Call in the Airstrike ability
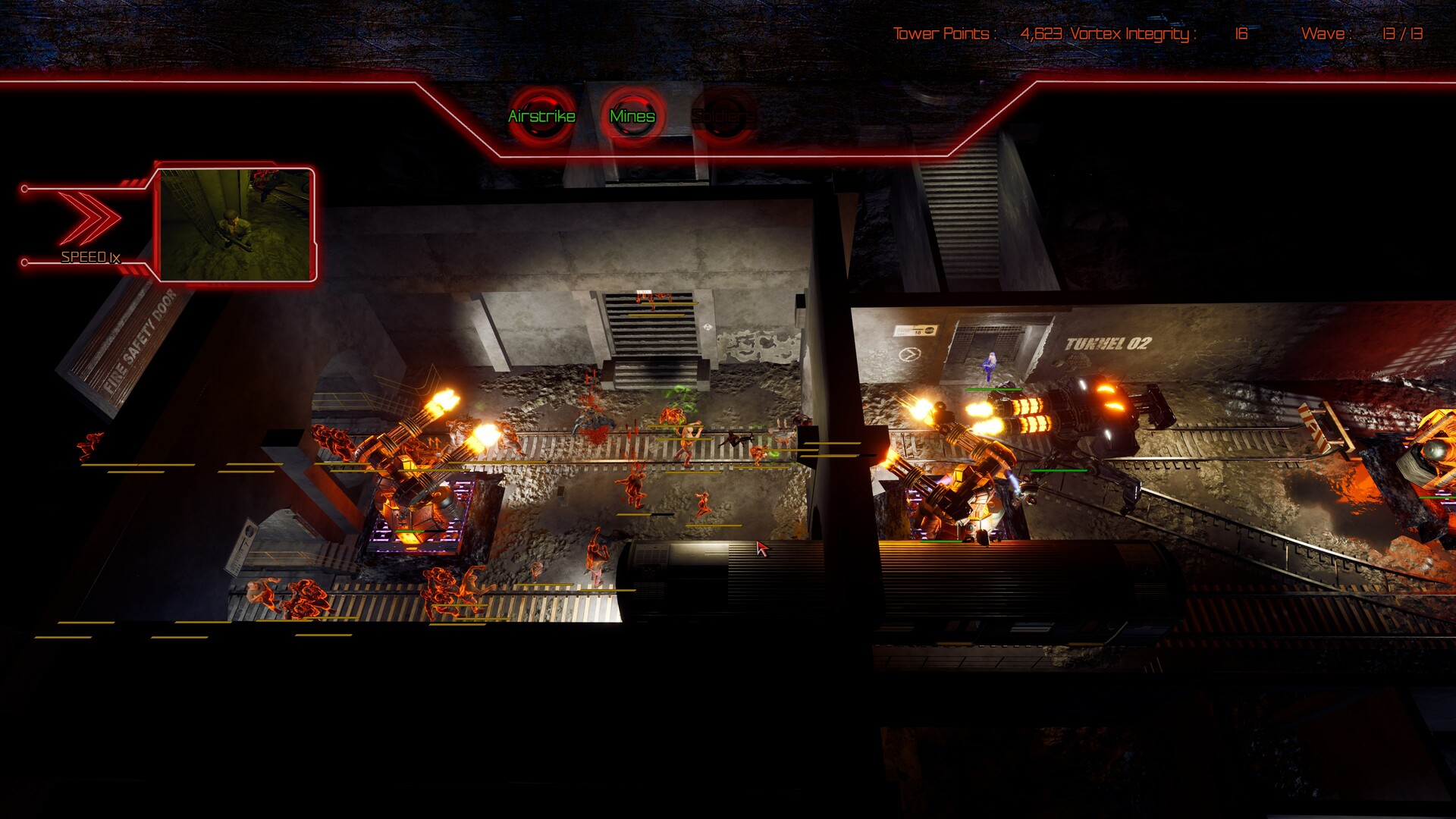Screen dimensions: 1456x819 click(x=541, y=116)
